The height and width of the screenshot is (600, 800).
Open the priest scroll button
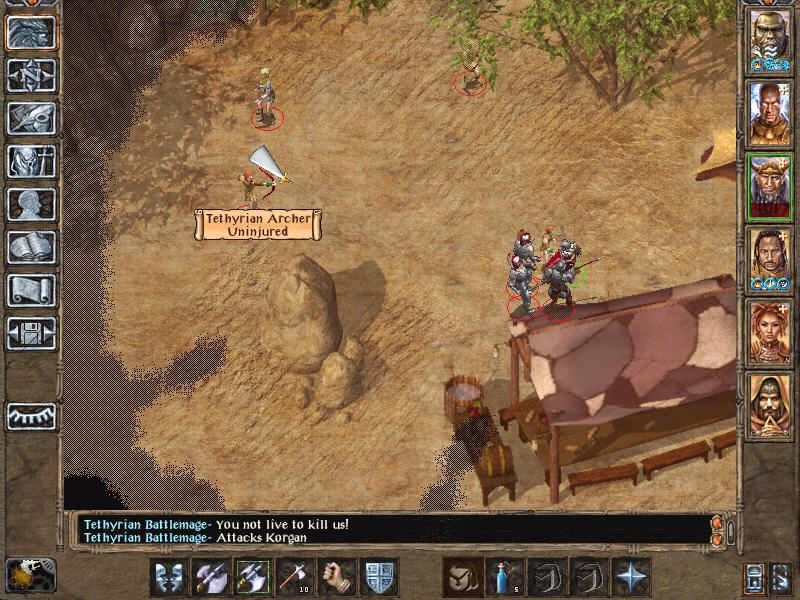30,290
